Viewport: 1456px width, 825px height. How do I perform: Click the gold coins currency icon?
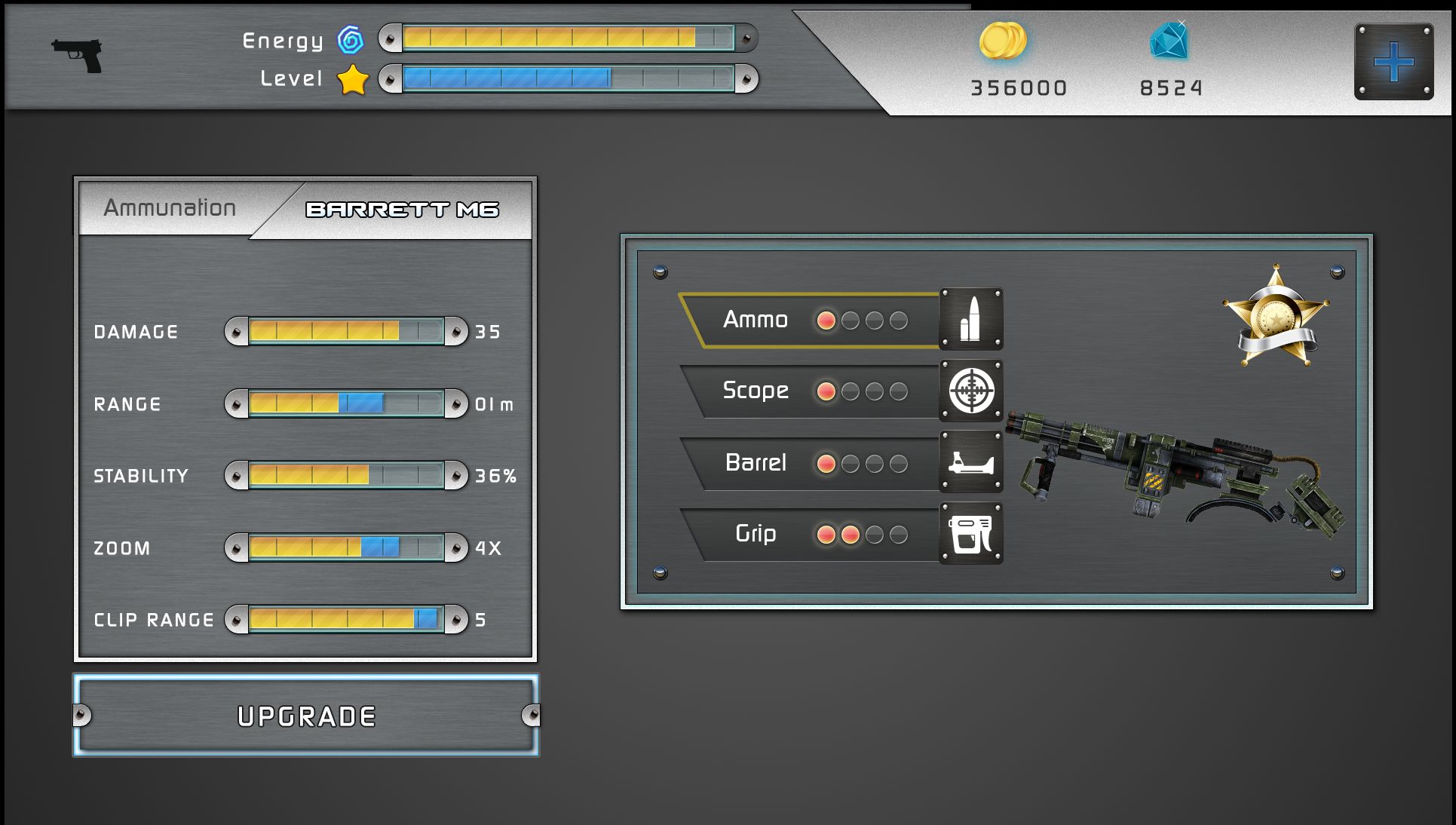1003,41
